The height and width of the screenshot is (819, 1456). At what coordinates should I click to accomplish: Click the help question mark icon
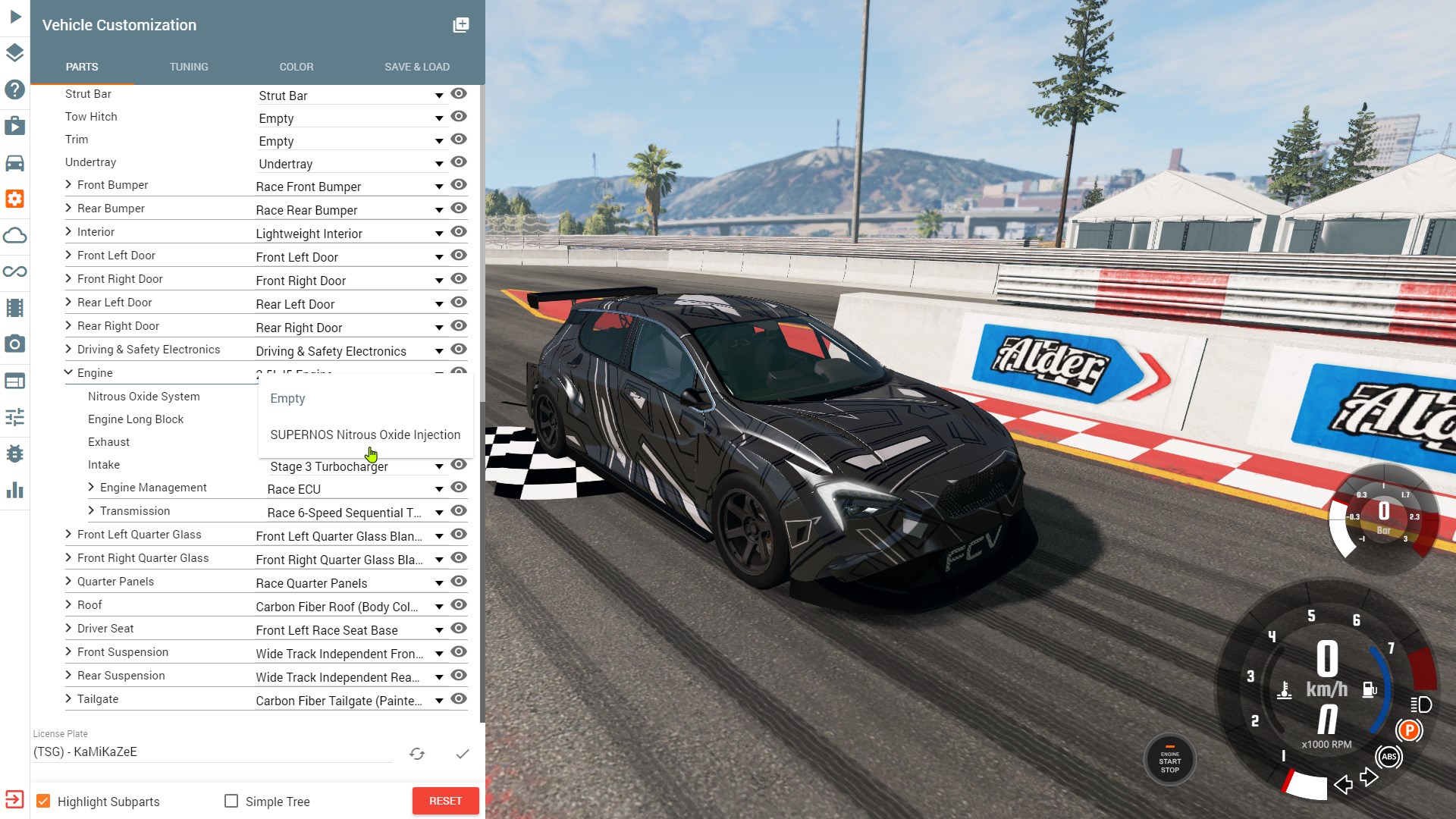point(14,89)
